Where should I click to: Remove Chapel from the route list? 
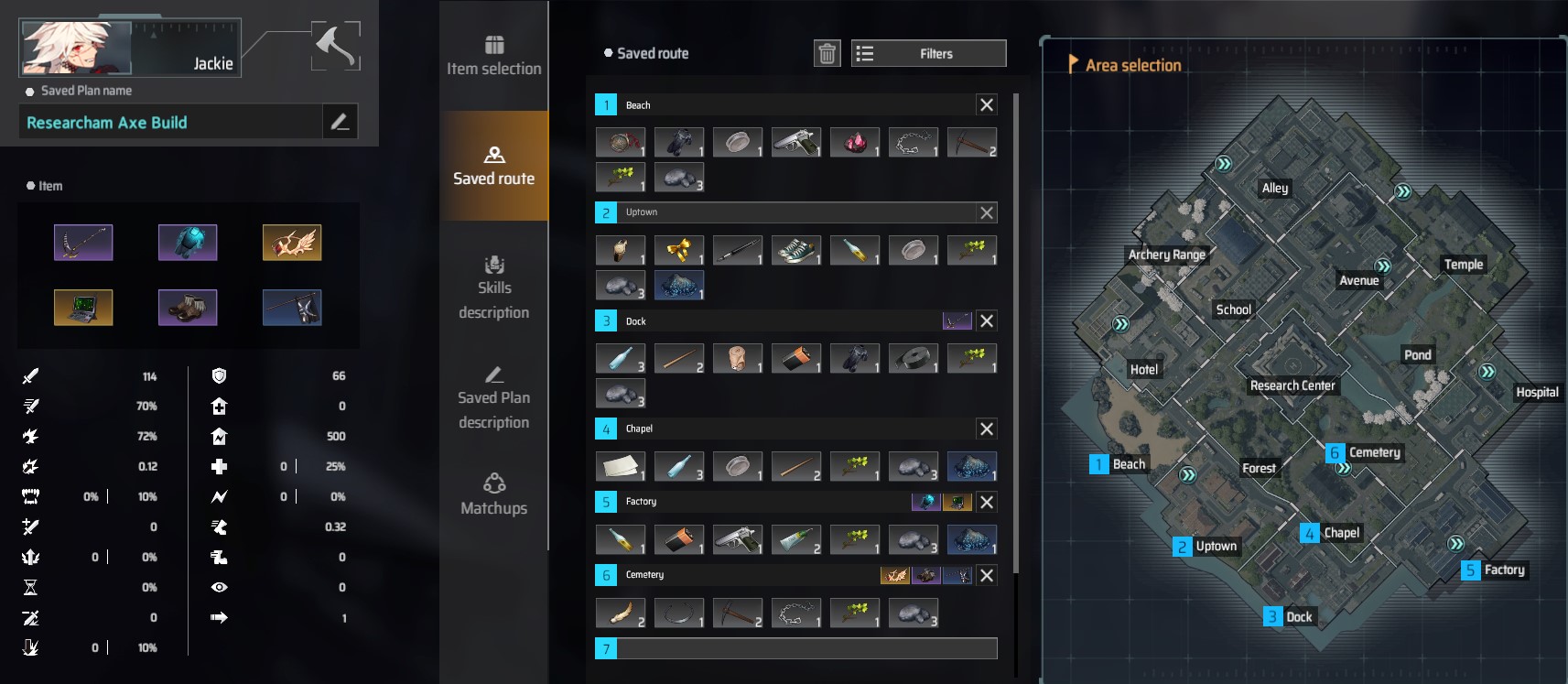pyautogui.click(x=986, y=429)
